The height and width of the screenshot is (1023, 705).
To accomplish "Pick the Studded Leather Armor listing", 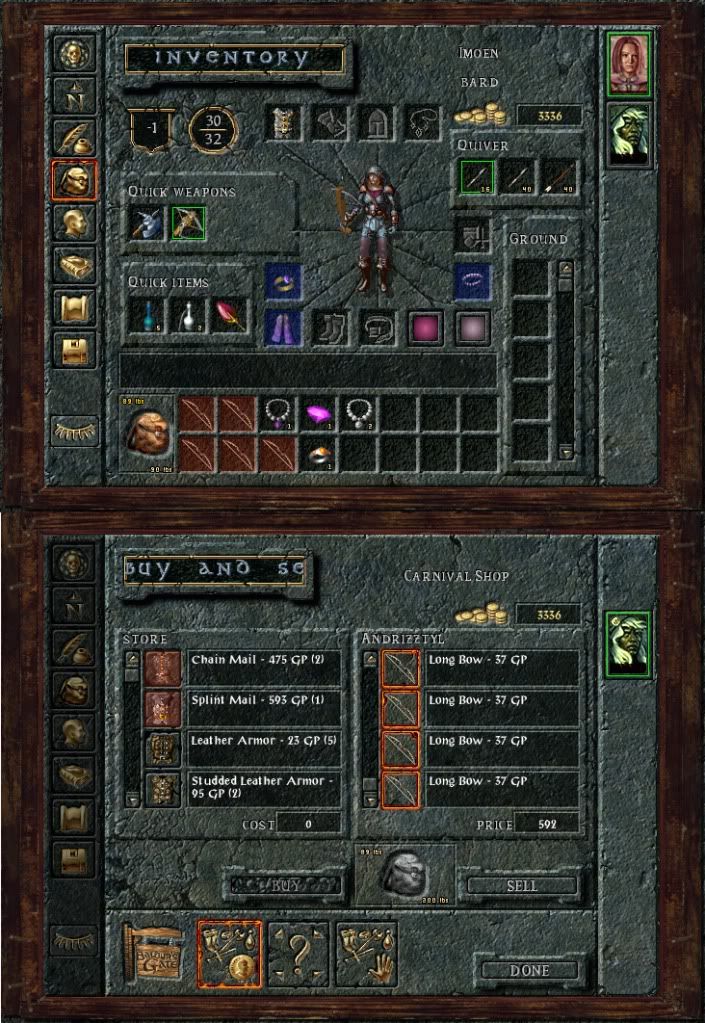I will [x=264, y=787].
